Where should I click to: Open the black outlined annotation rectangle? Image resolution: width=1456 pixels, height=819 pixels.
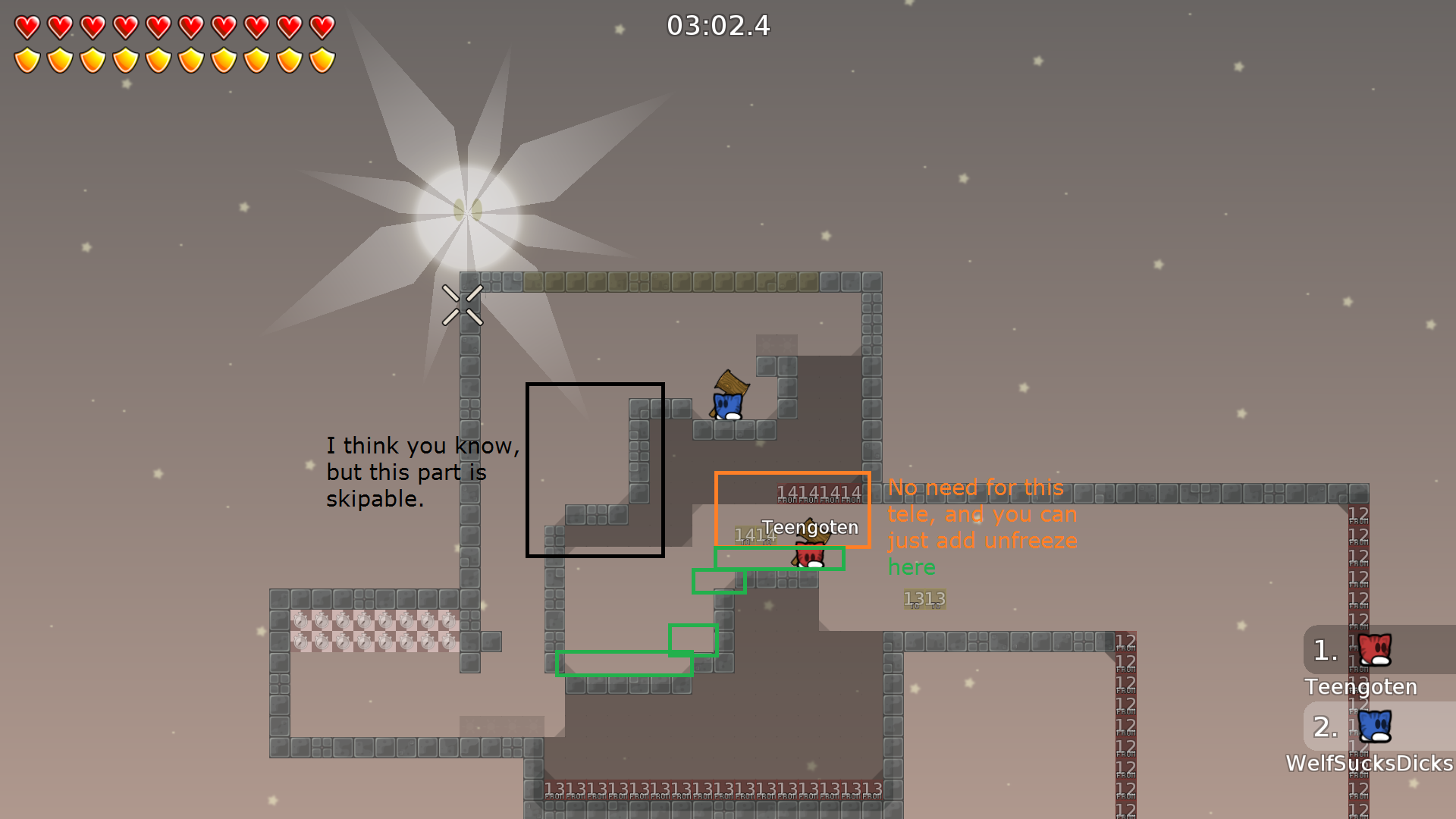595,470
